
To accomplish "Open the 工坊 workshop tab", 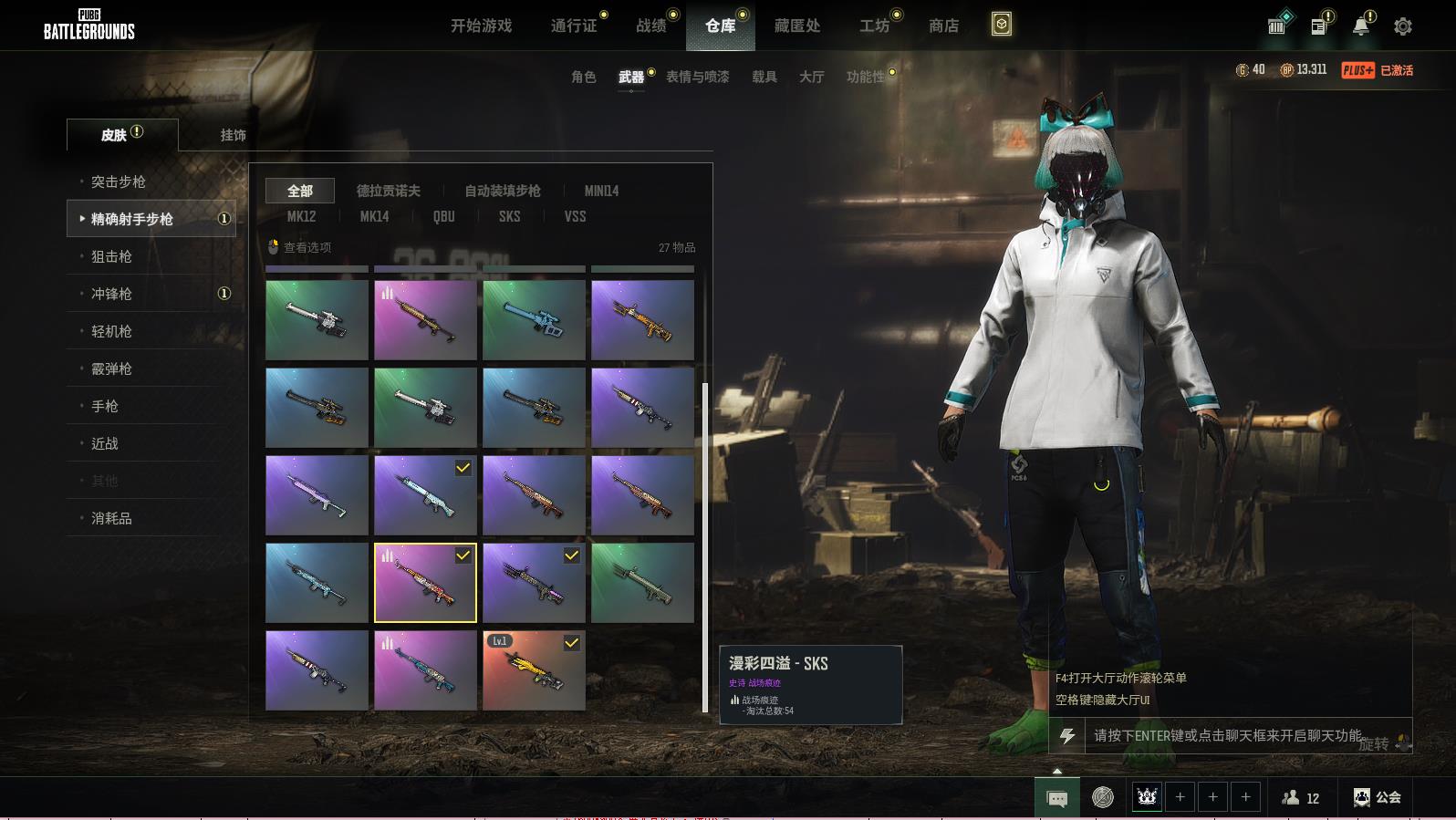I will click(x=874, y=26).
